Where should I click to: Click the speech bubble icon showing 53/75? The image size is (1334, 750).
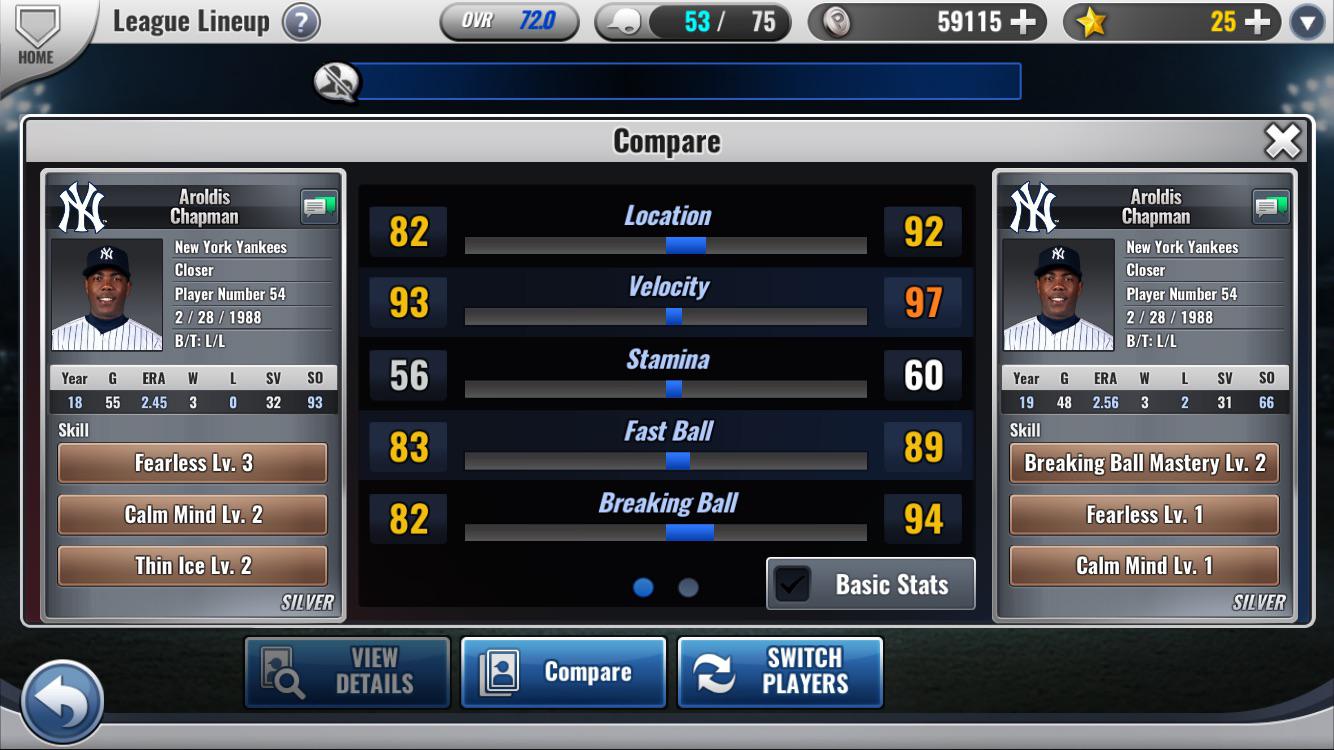[622, 21]
